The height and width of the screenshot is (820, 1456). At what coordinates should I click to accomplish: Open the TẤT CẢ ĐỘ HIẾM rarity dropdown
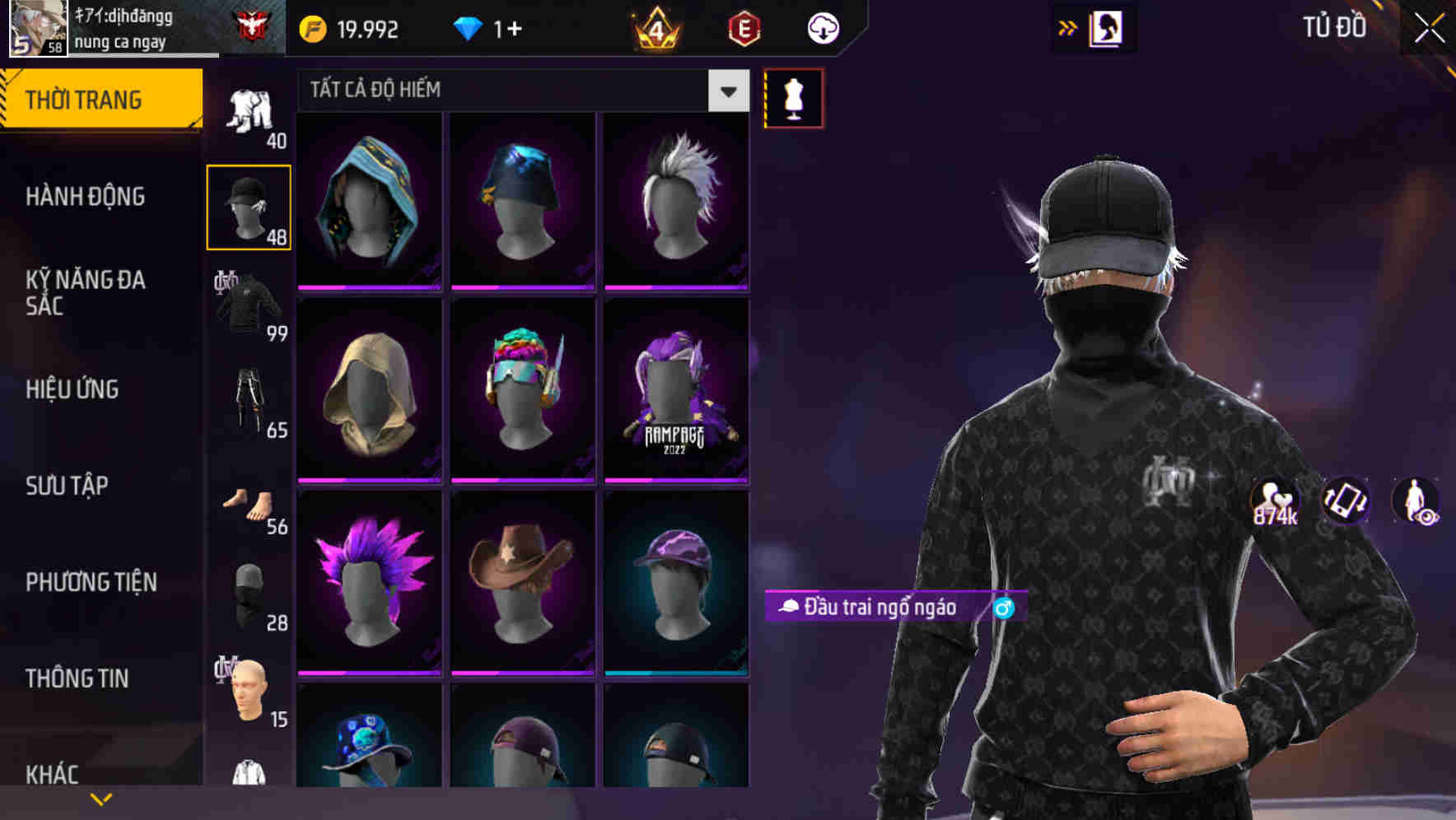(519, 91)
